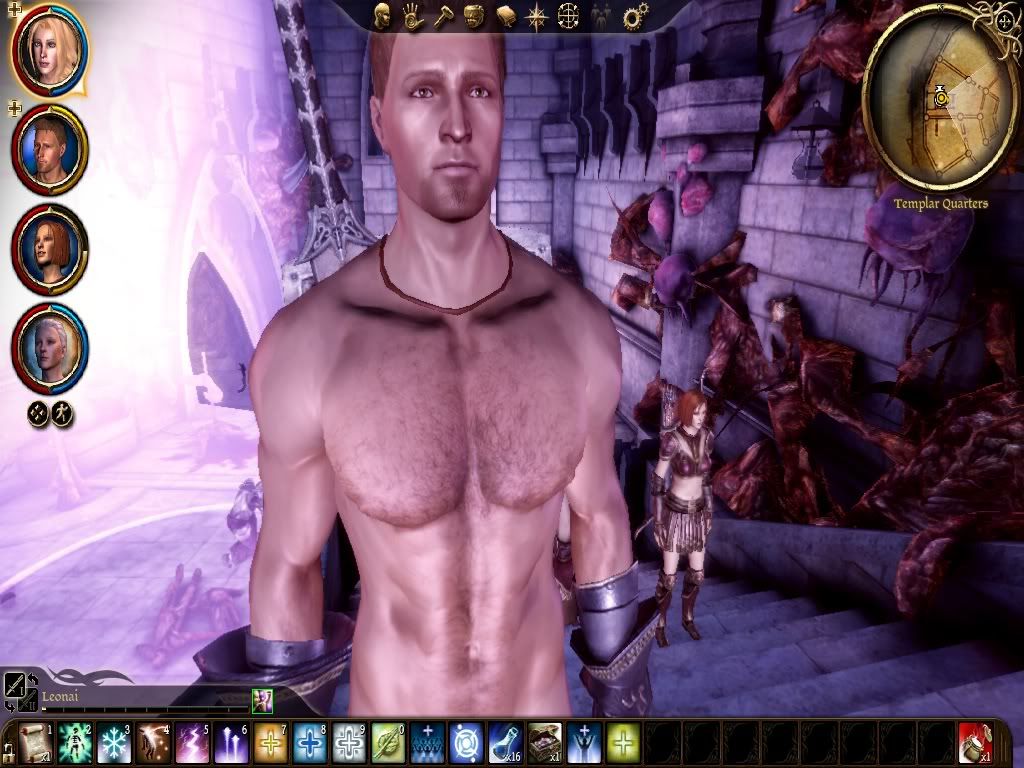Select the short-haired male companion portrait
This screenshot has height=768, width=1024.
pyautogui.click(x=49, y=150)
